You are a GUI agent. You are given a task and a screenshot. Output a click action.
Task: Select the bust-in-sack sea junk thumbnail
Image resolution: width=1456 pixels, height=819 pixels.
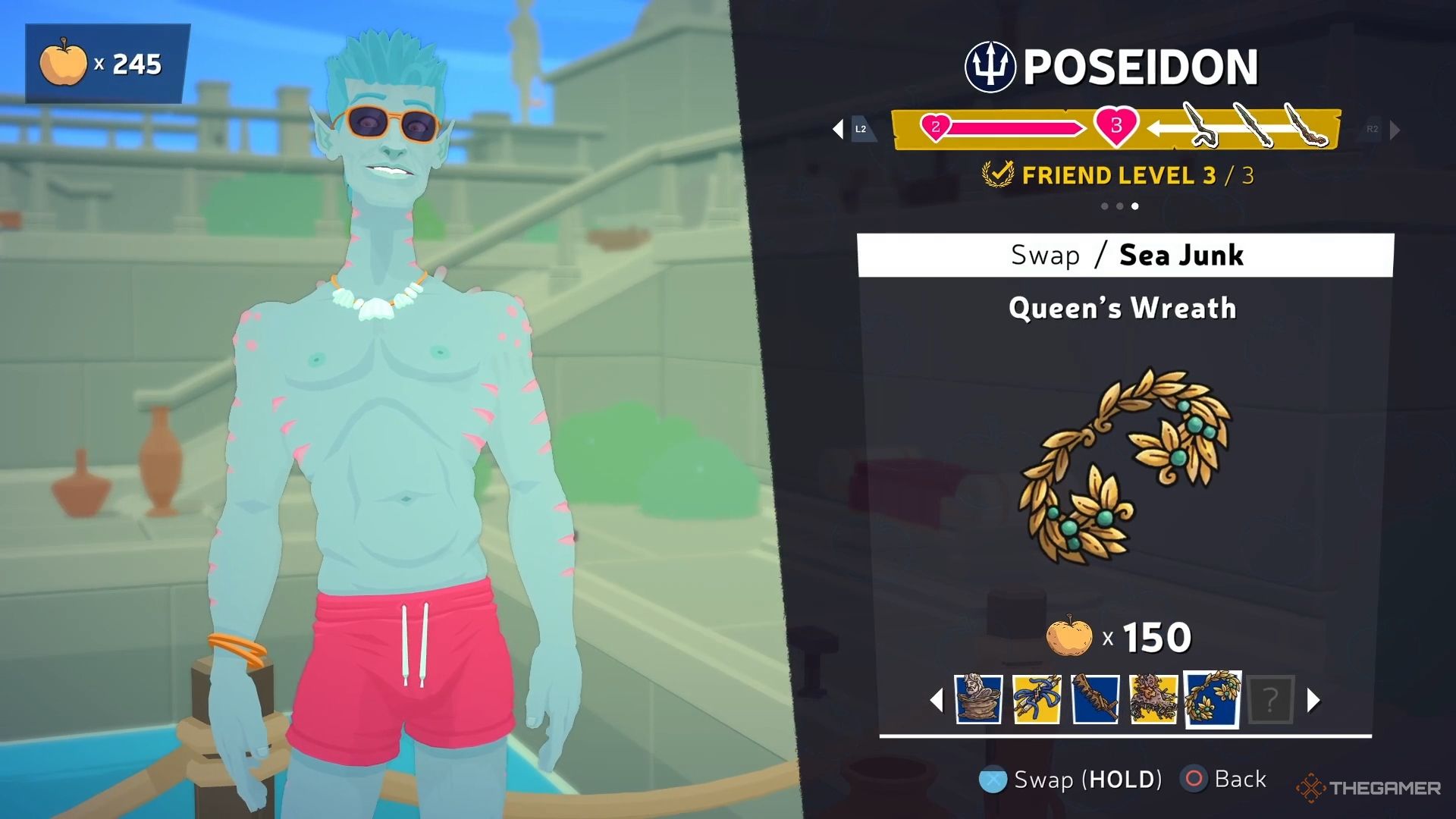click(978, 698)
